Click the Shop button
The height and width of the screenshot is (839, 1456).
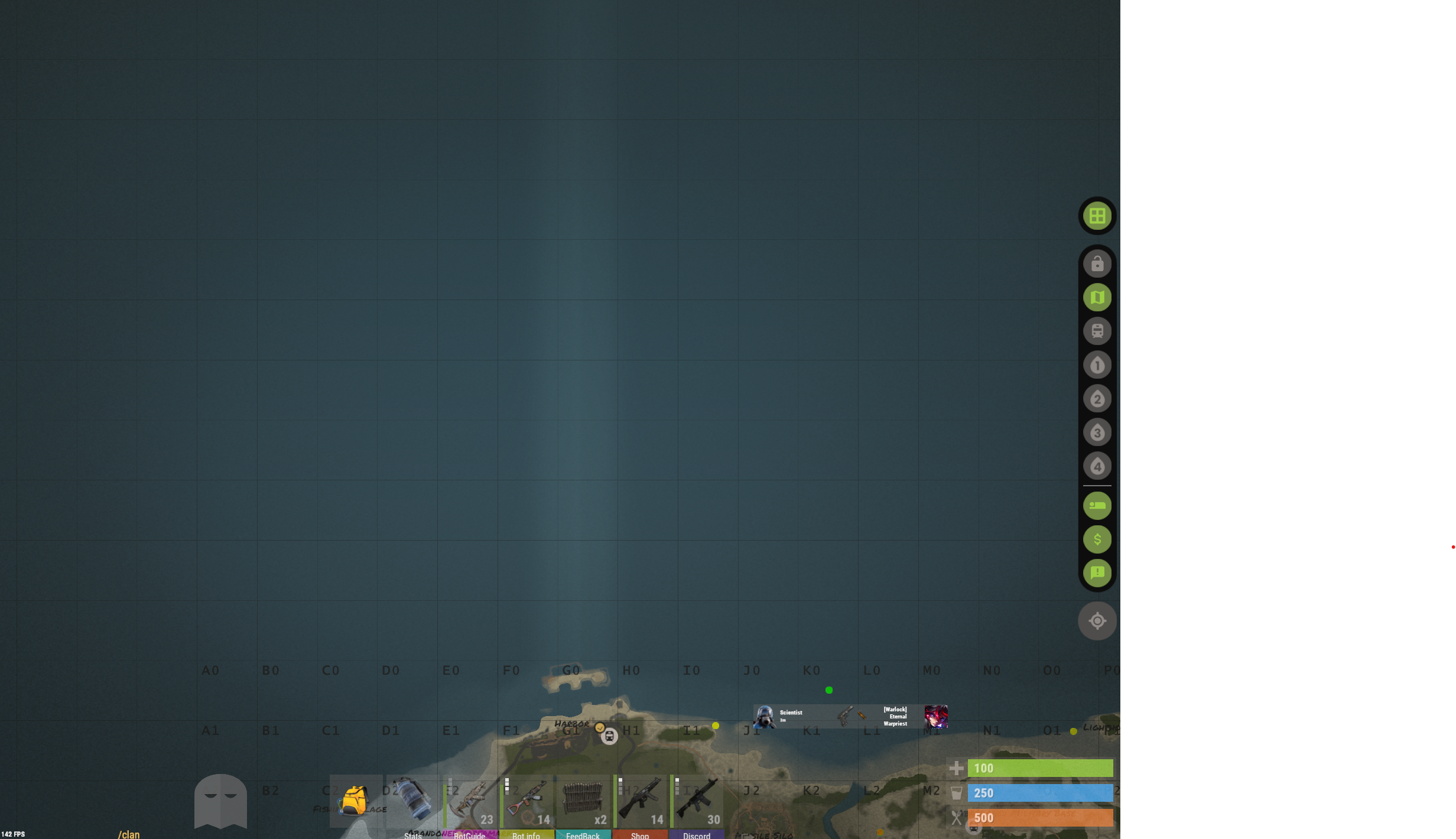[x=640, y=835]
